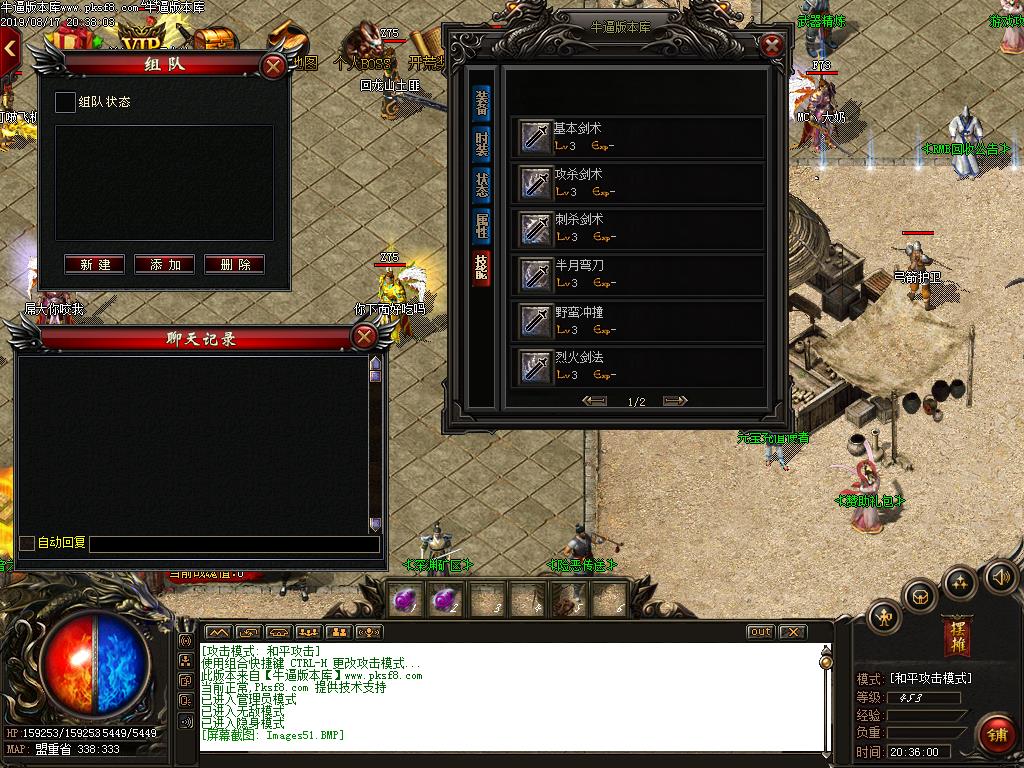Switch to the 时装 fashion tab
Viewport: 1024px width, 768px height.
pos(482,144)
